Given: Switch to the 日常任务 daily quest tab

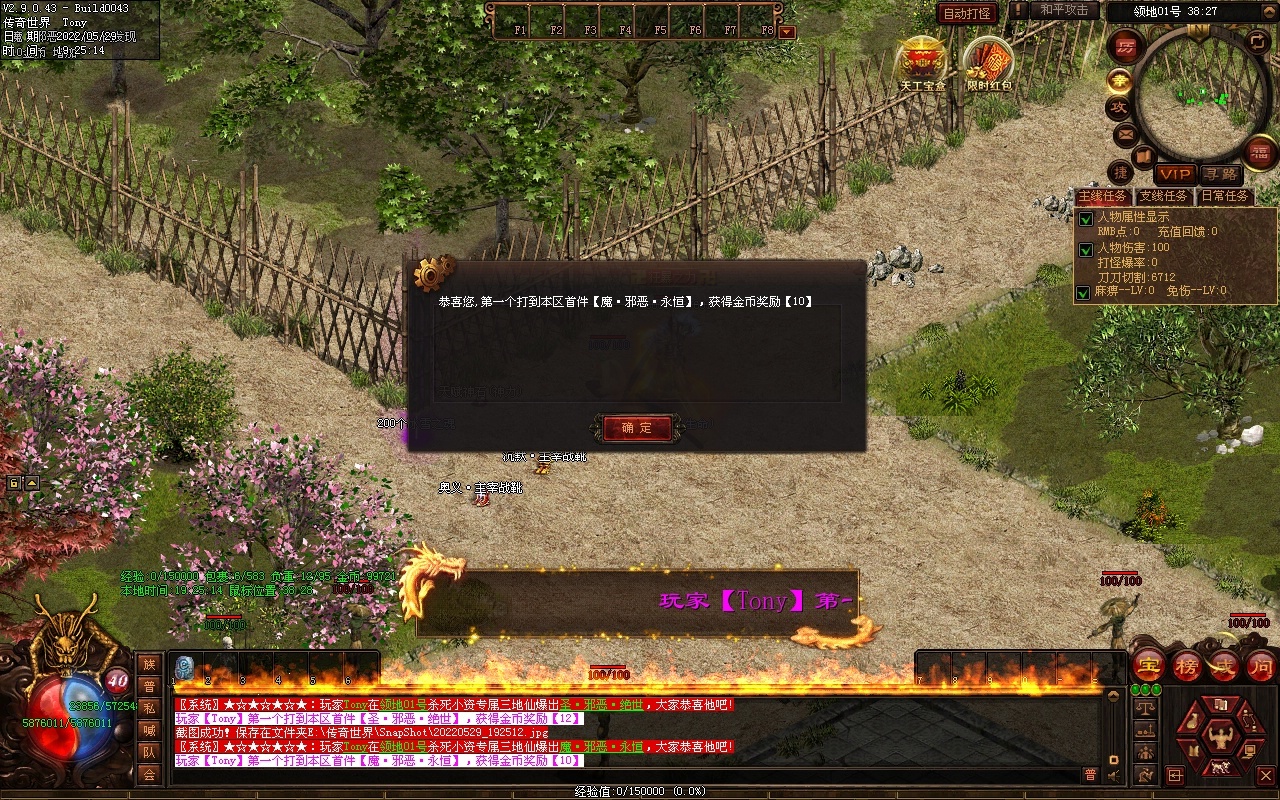Looking at the screenshot, I should (1224, 196).
